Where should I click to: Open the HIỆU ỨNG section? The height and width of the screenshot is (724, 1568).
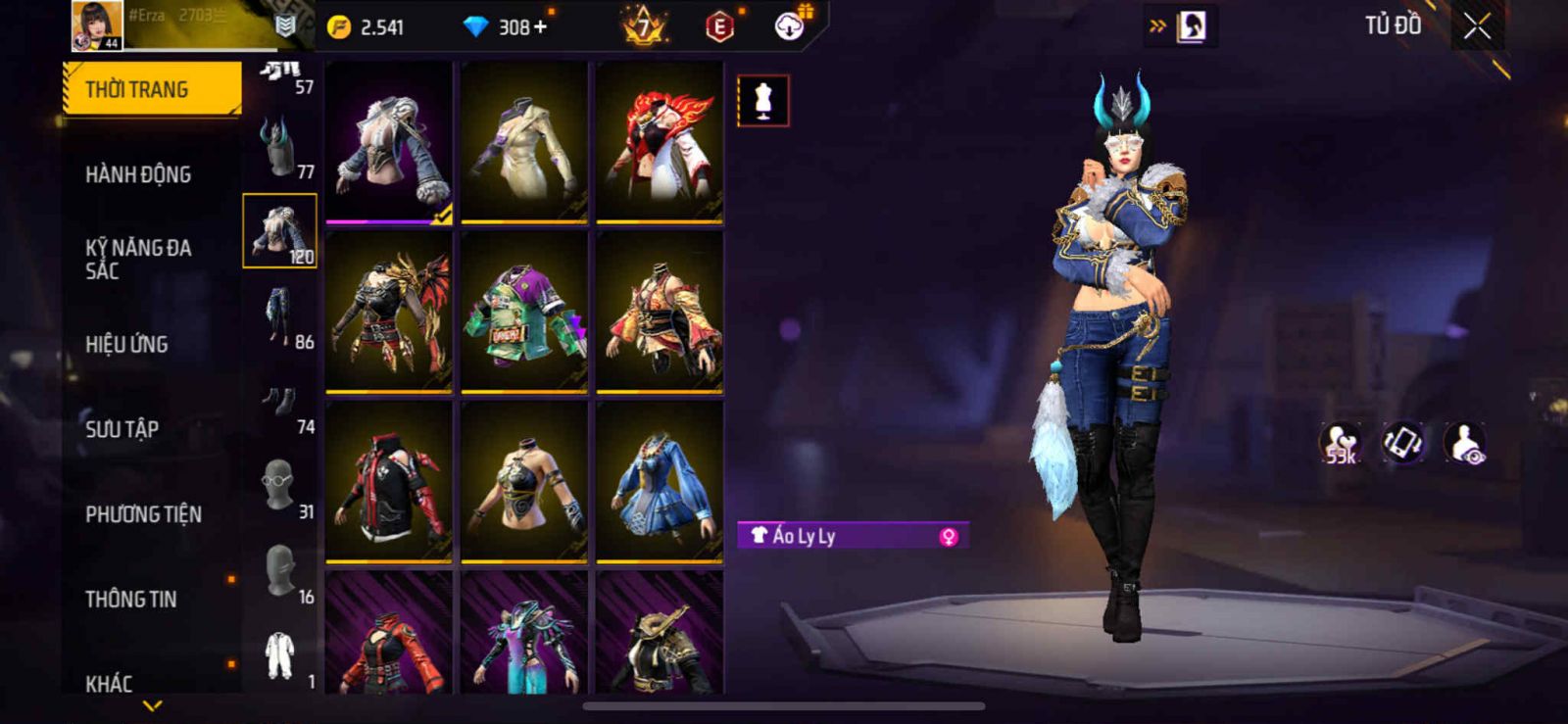click(x=126, y=344)
